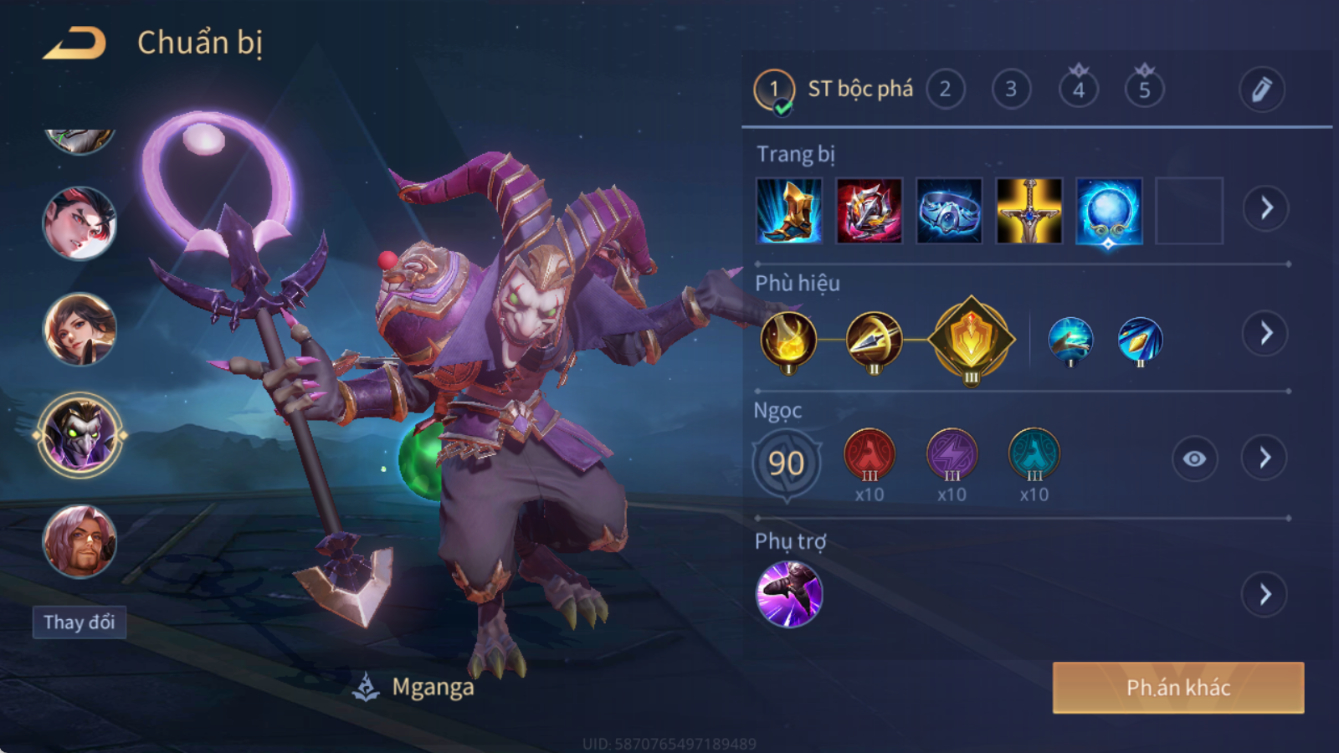The image size is (1339, 753).
Task: Click the Thay đổi change hero button
Action: [79, 622]
